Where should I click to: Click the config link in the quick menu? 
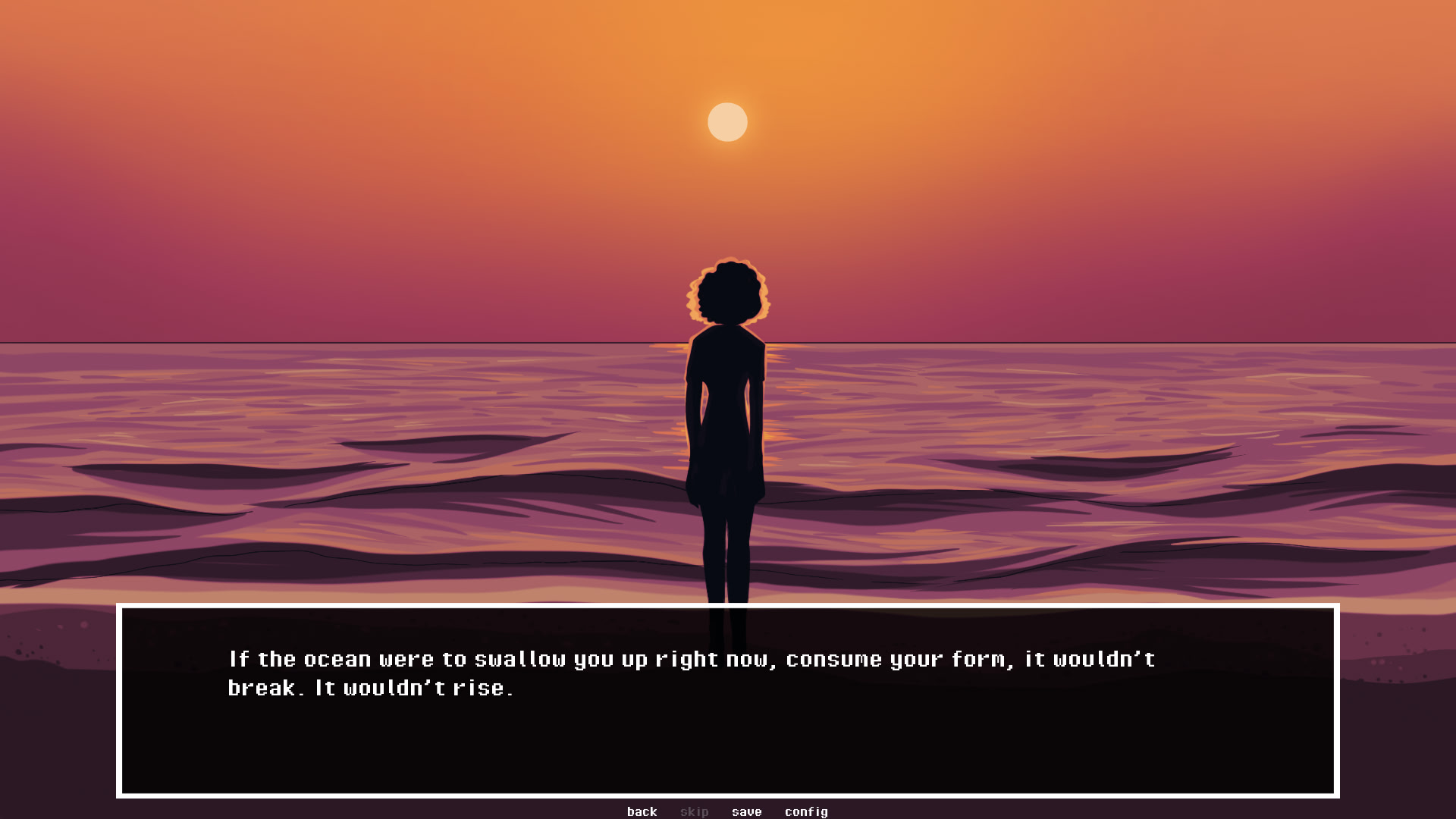pos(807,811)
